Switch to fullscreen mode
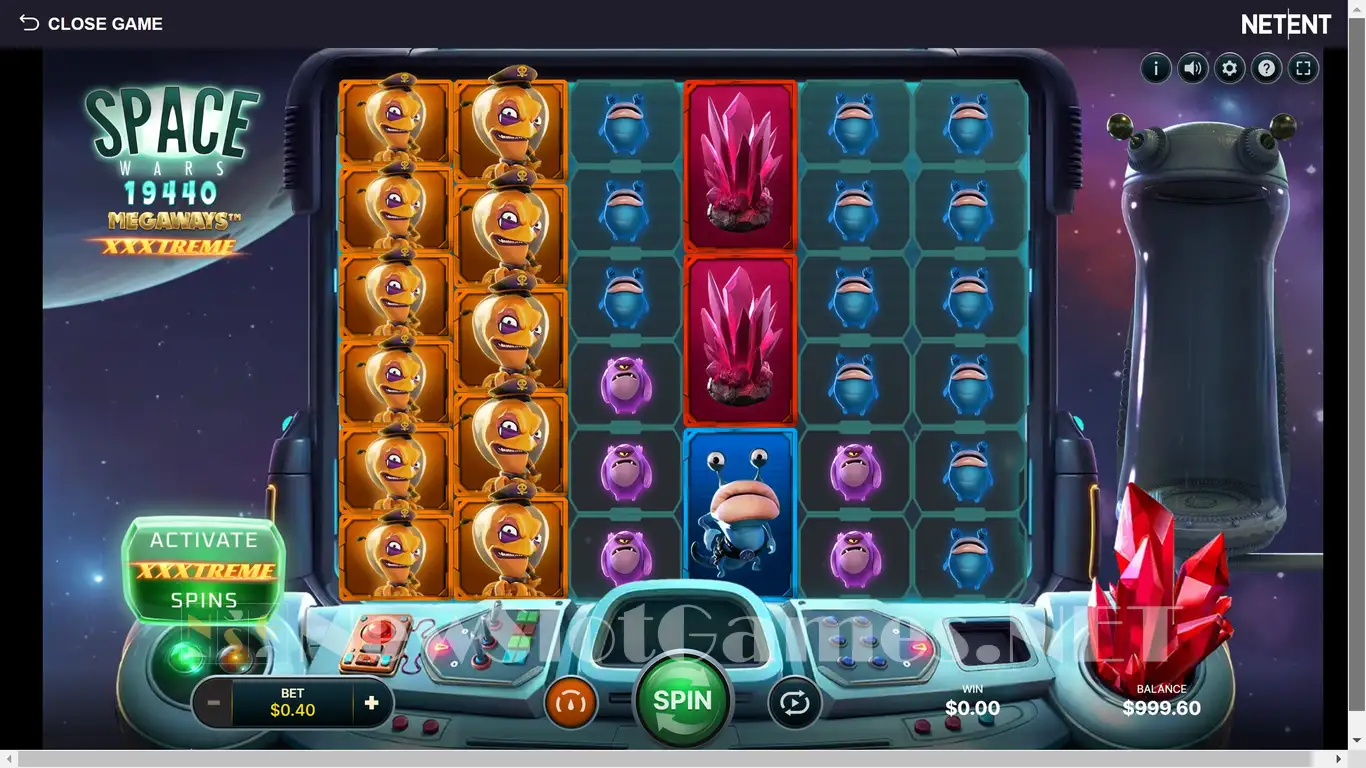Screen dimensions: 1366x768 [x=1303, y=69]
